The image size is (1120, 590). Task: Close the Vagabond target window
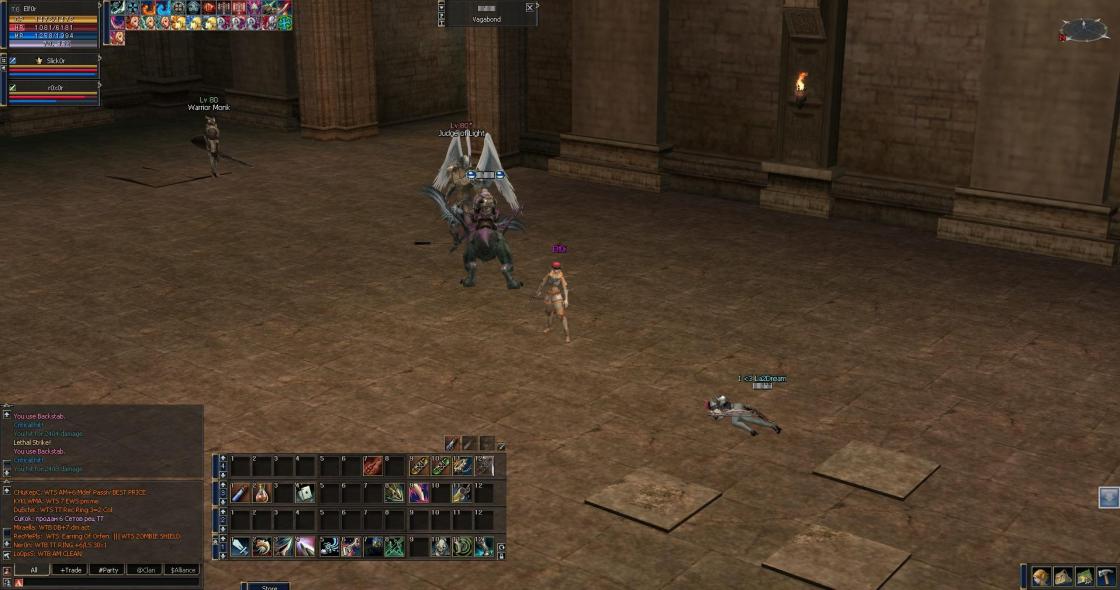pyautogui.click(x=529, y=7)
